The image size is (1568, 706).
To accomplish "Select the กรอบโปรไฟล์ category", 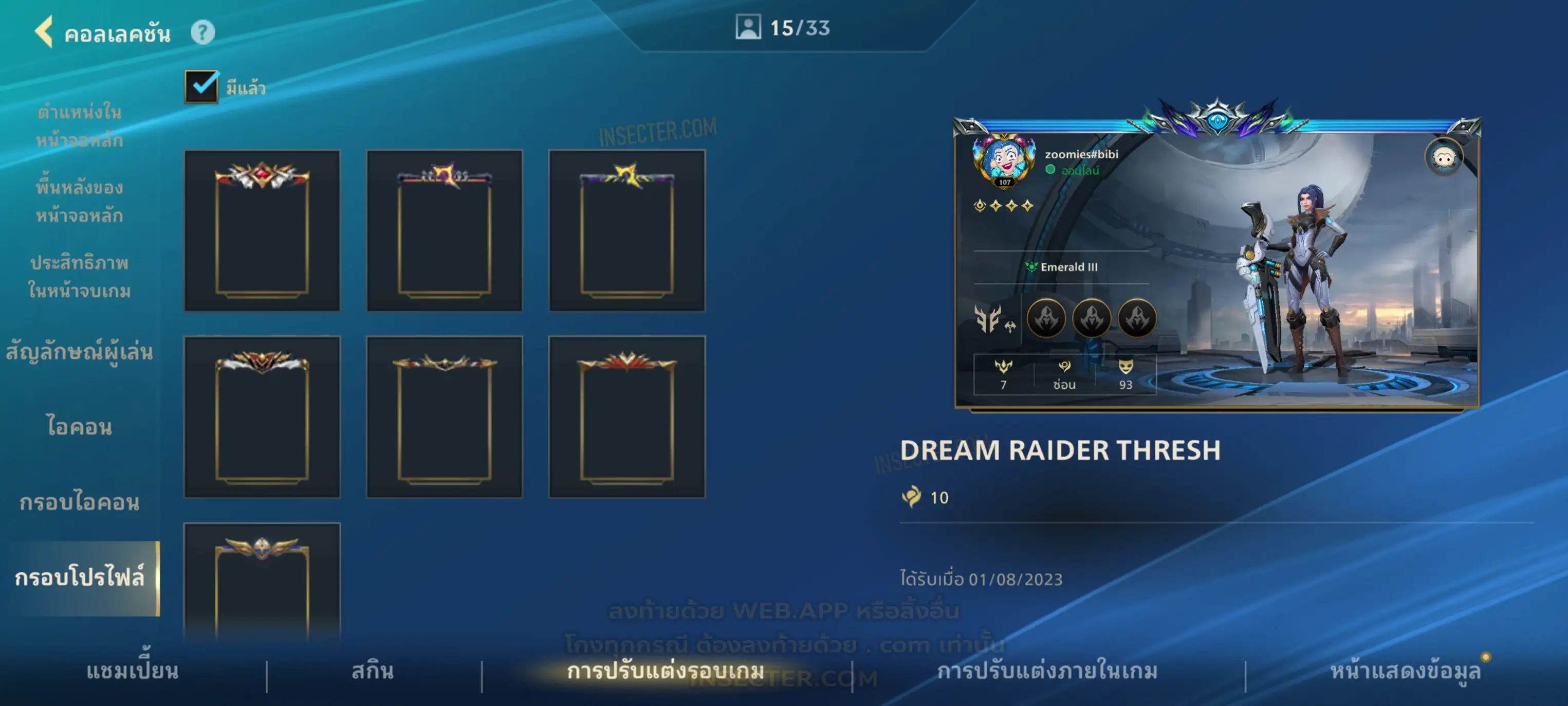I will (x=79, y=577).
